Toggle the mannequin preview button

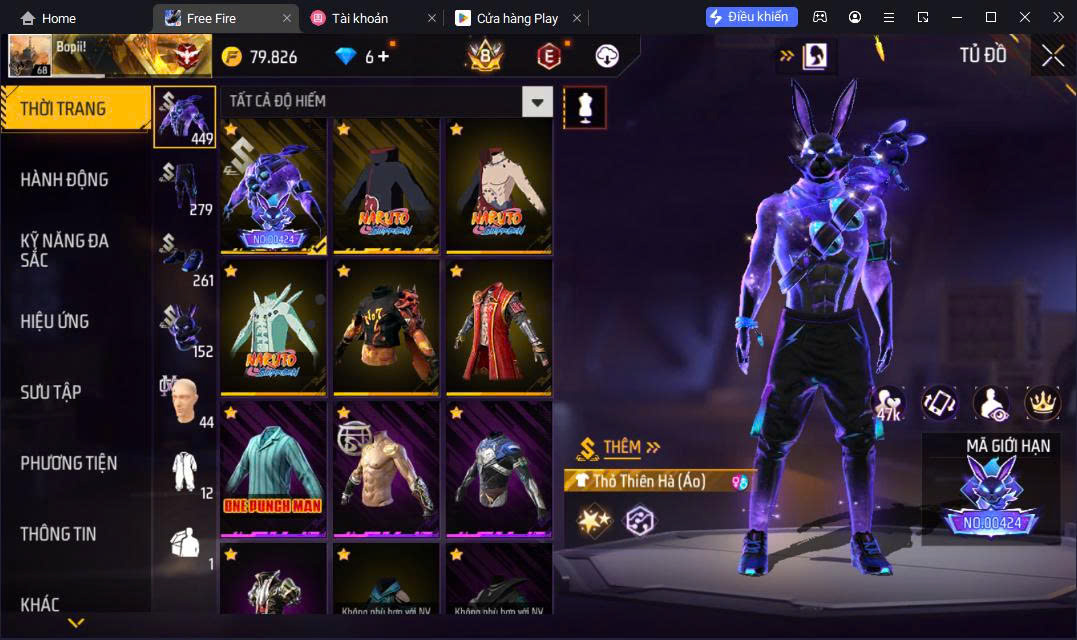(585, 107)
